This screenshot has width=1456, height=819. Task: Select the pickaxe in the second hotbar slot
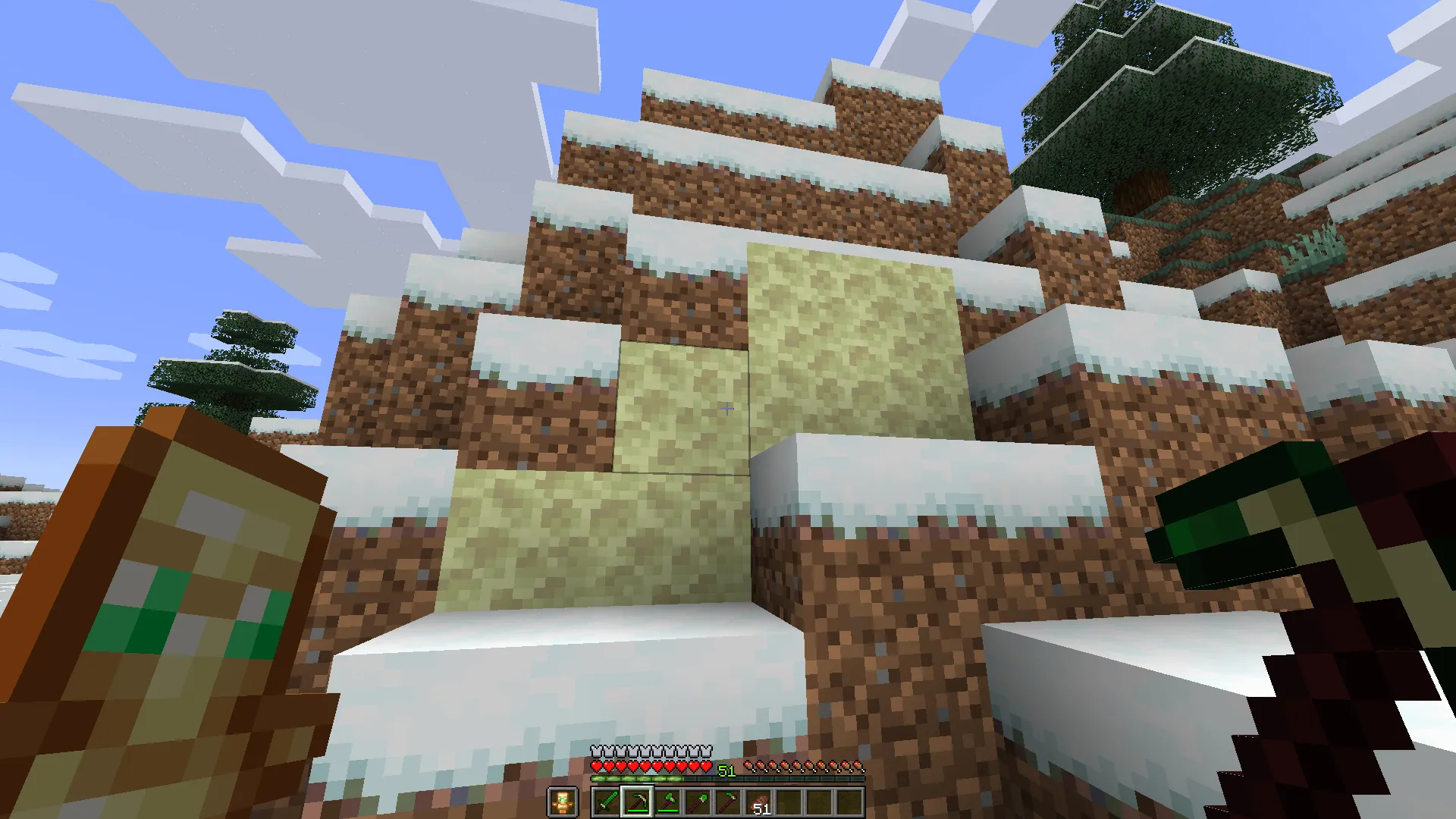[x=637, y=800]
